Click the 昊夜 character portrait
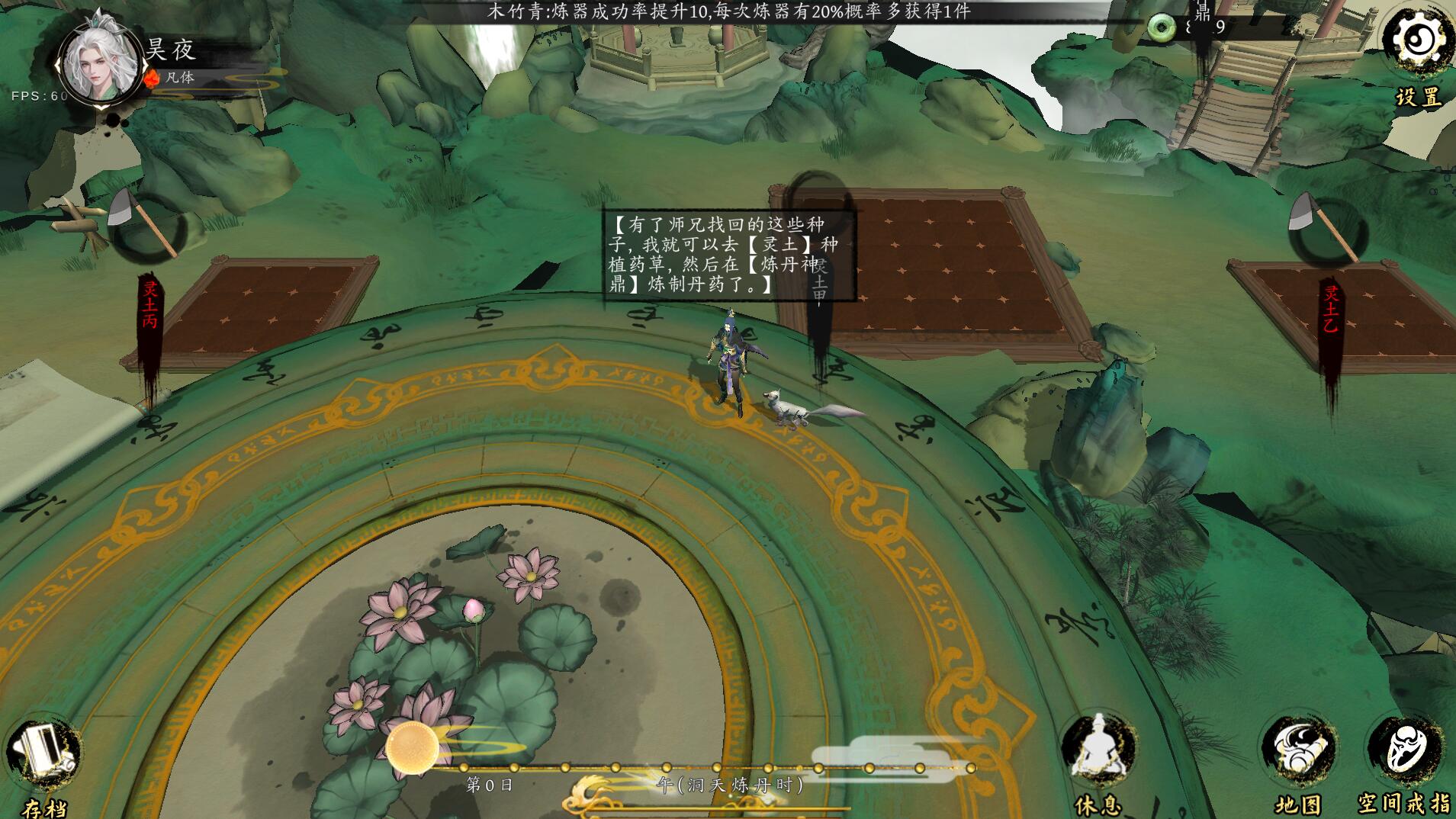This screenshot has width=1456, height=819. click(x=99, y=64)
